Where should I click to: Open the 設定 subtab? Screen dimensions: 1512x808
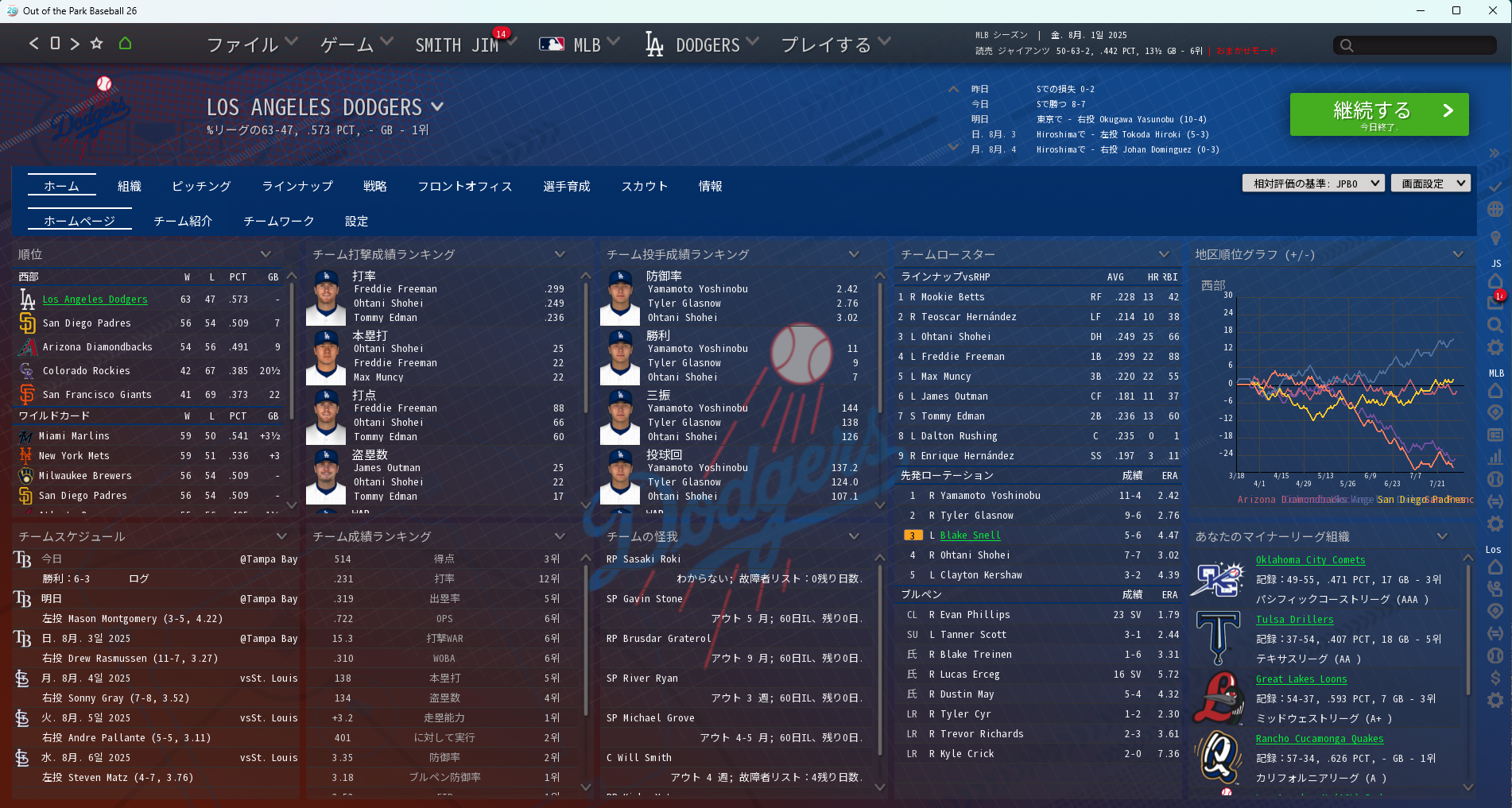356,221
